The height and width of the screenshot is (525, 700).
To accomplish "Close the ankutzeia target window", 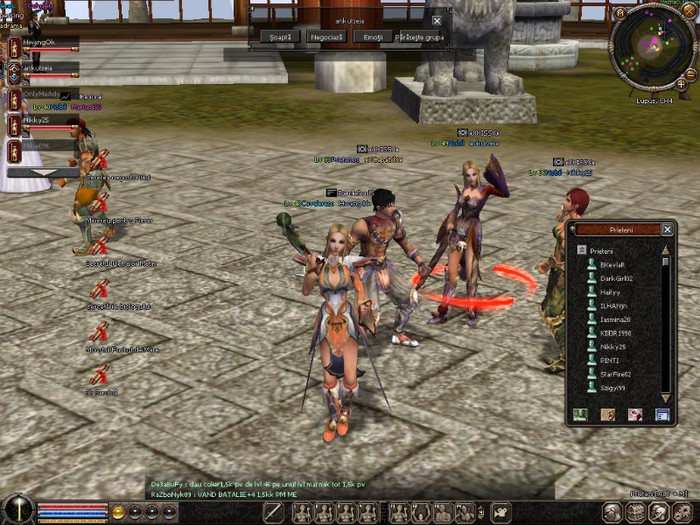I will click(x=436, y=20).
